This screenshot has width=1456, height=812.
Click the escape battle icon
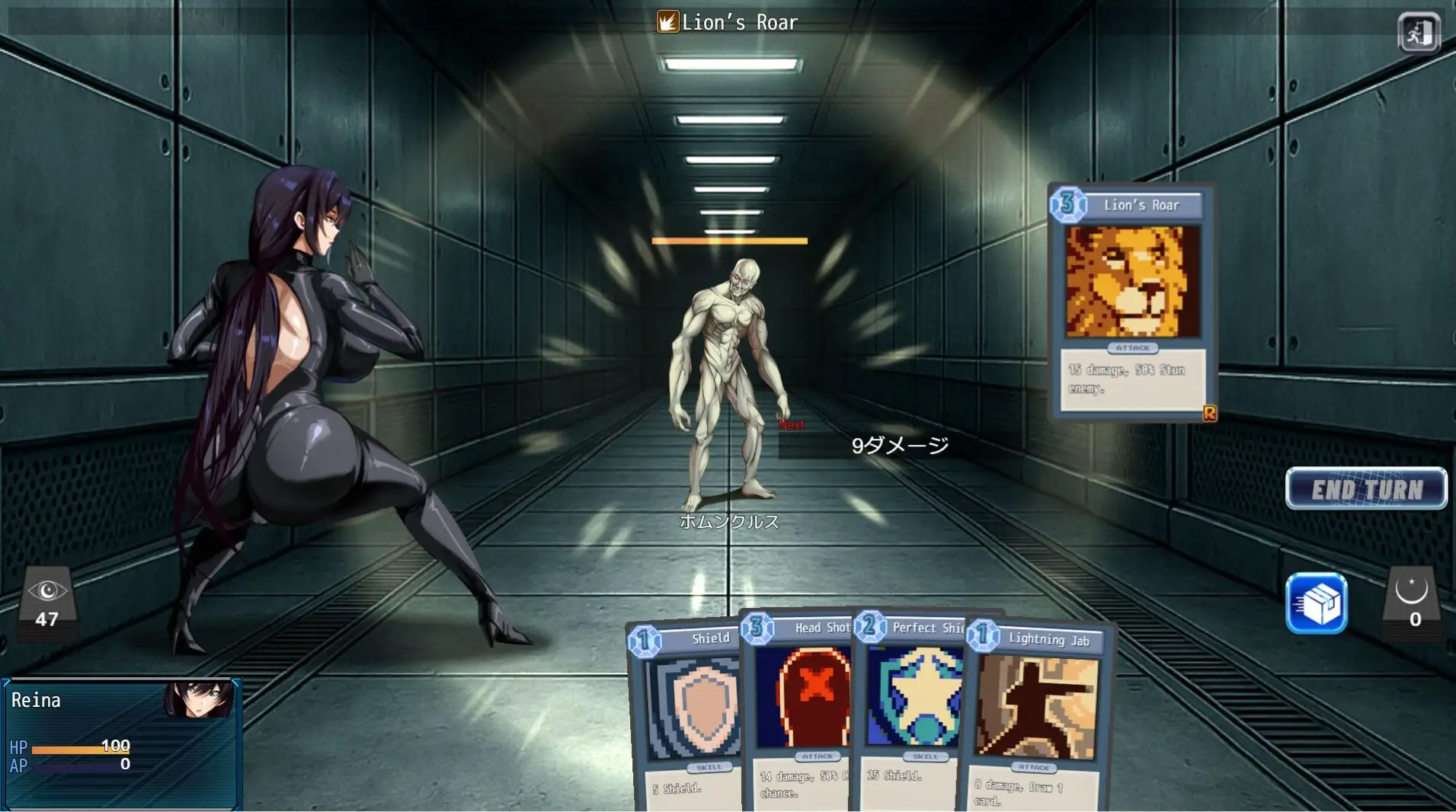1418,33
